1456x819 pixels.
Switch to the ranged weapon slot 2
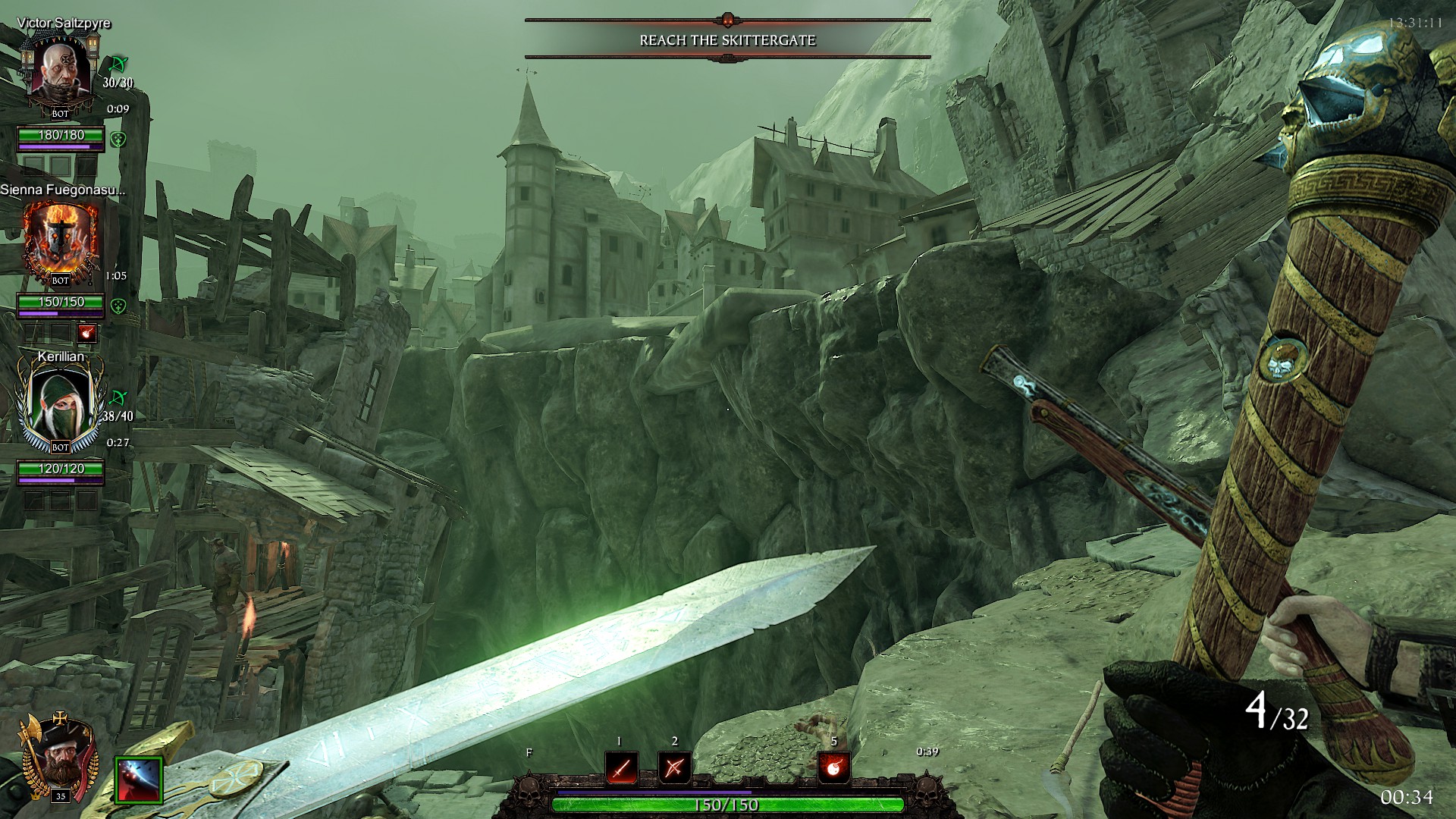point(674,768)
